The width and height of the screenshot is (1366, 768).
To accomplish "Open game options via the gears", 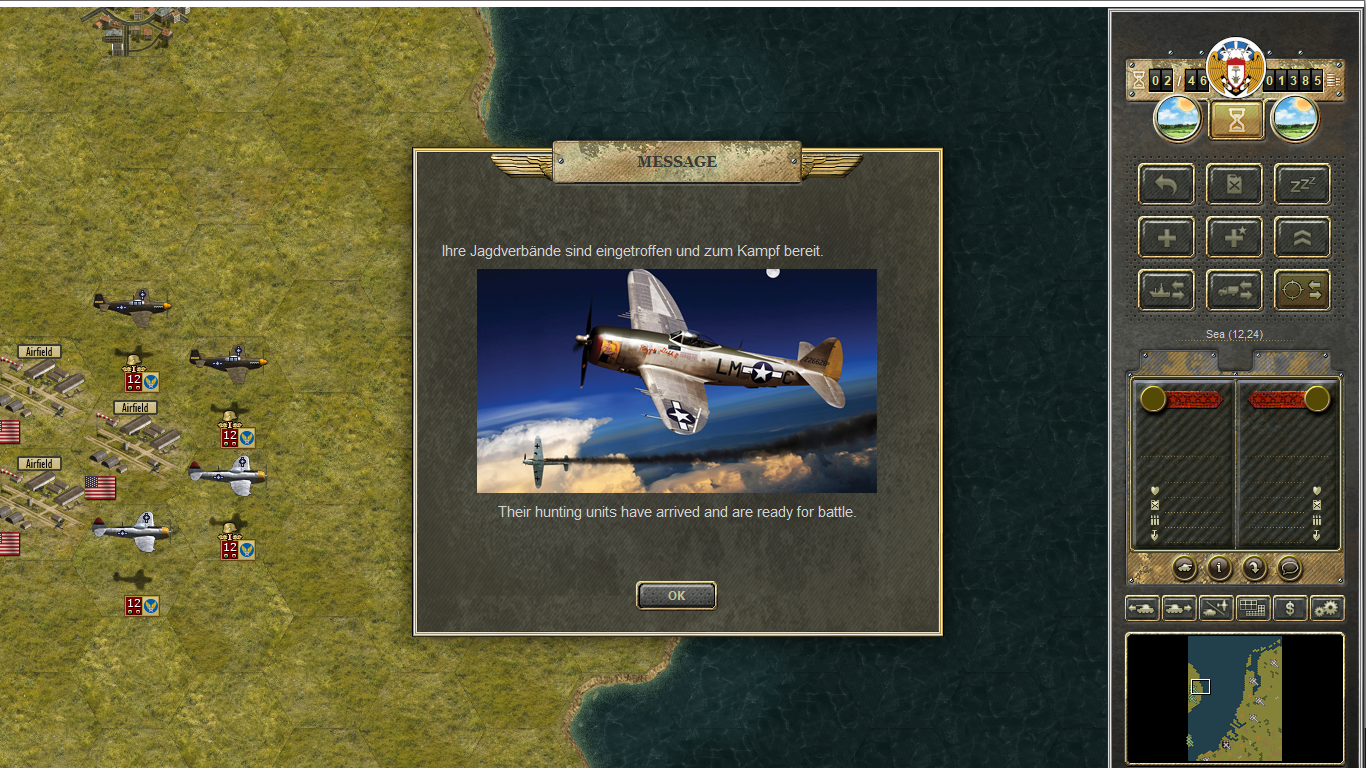I will (x=1327, y=608).
